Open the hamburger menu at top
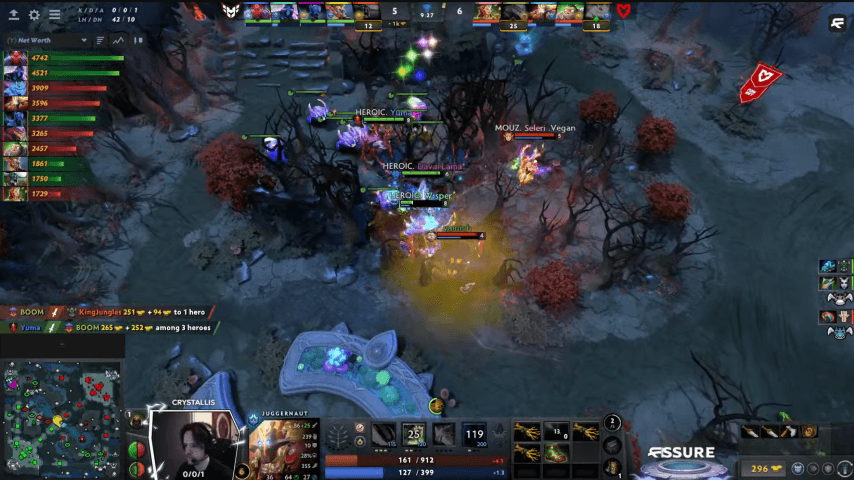The image size is (854, 480). click(54, 15)
